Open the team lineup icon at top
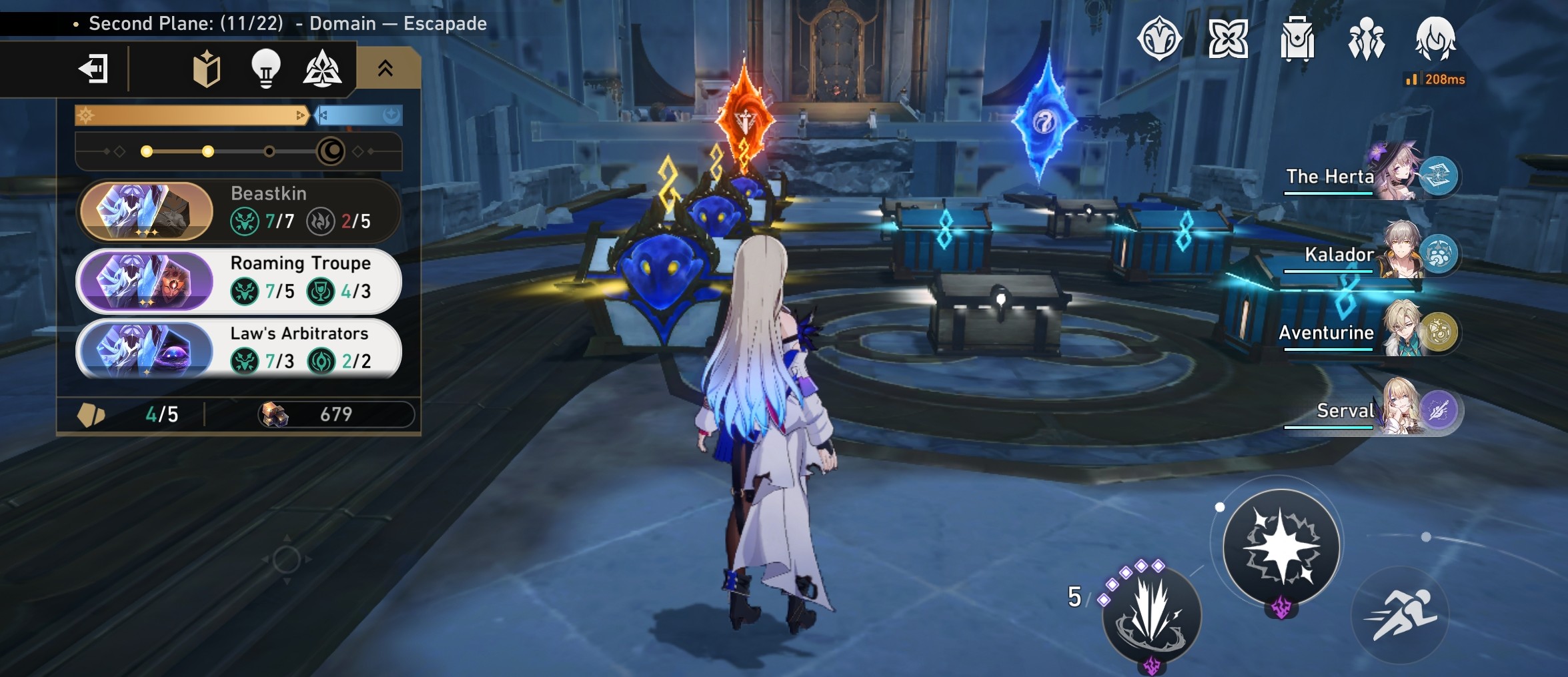This screenshot has height=677, width=1568. click(x=1365, y=39)
